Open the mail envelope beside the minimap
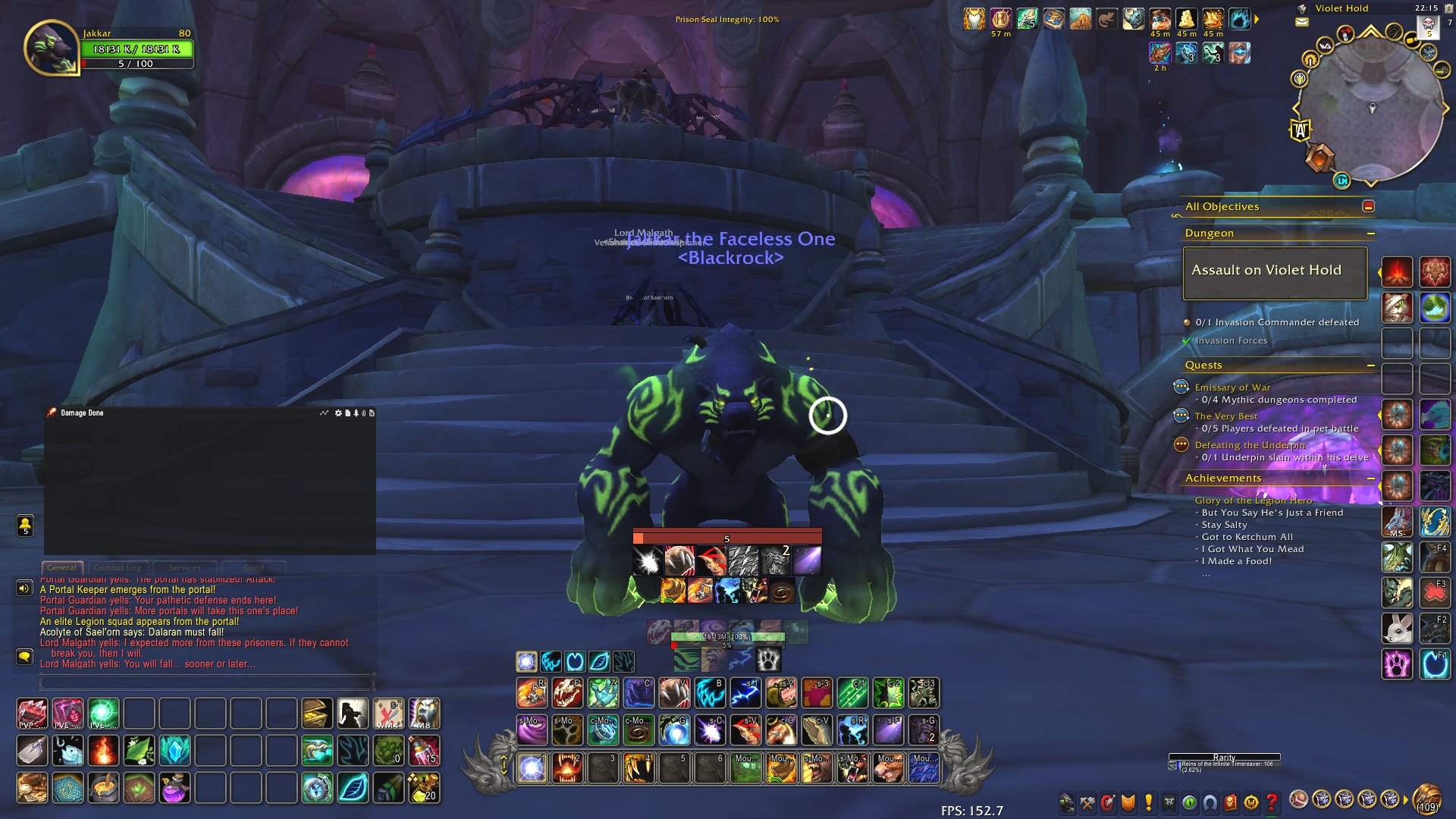This screenshot has width=1456, height=819. tap(1301, 23)
